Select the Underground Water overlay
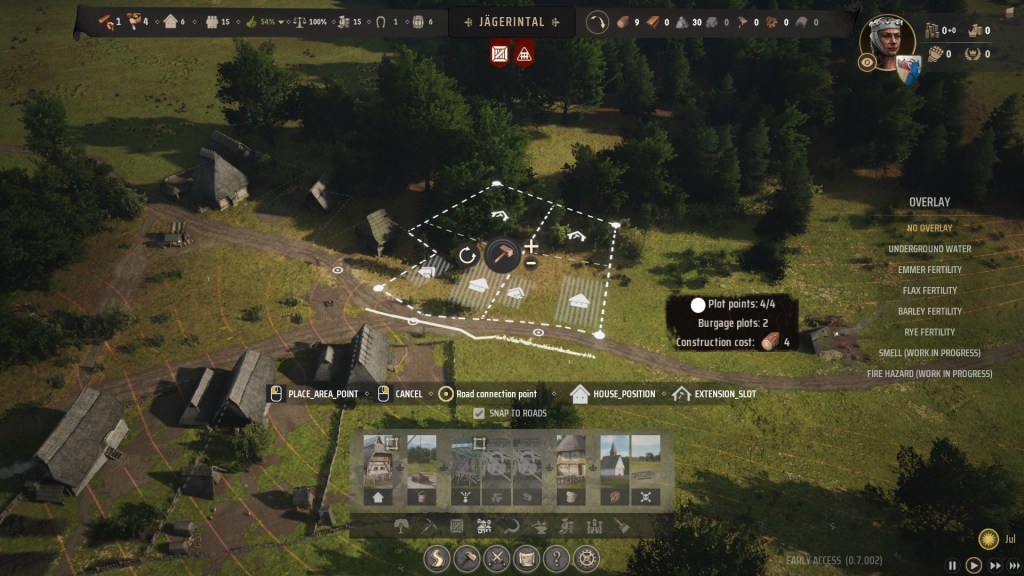The image size is (1024, 576). [x=929, y=249]
